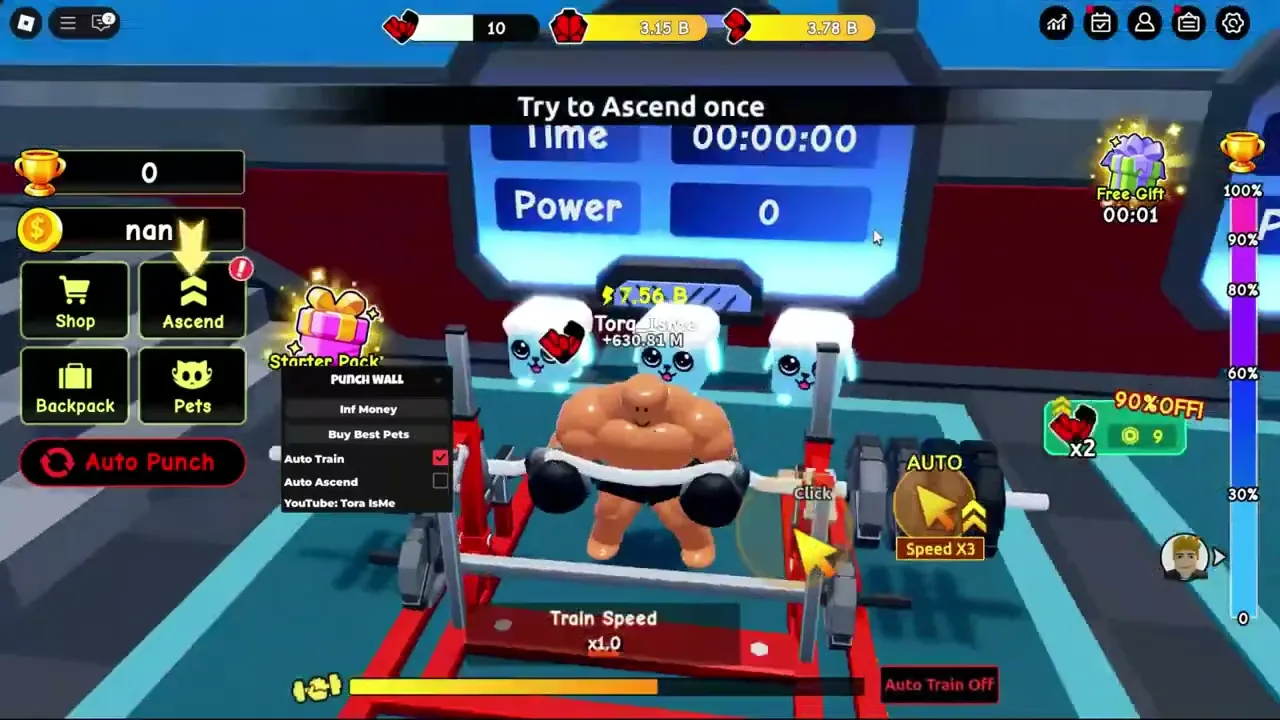Open player profile icon top right
The image size is (1280, 720).
1144,22
